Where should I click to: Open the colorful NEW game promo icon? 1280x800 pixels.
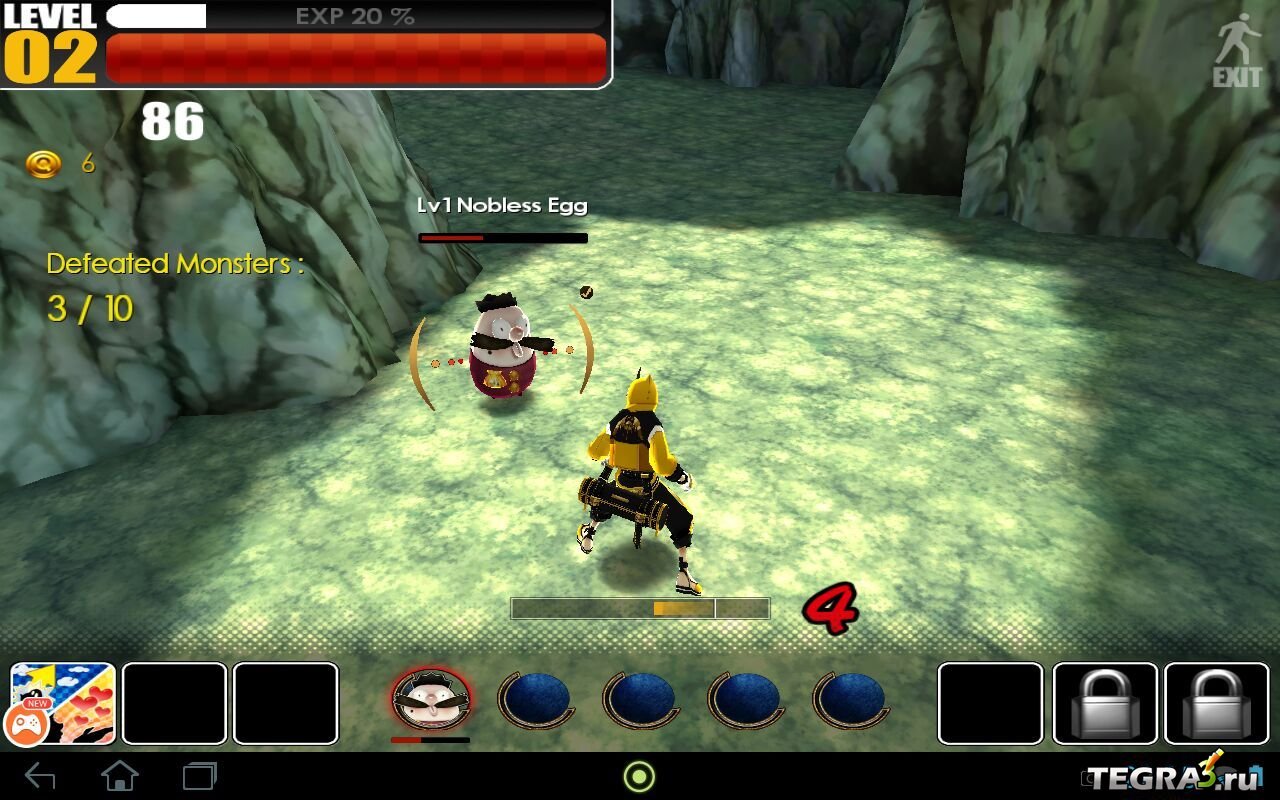[63, 703]
